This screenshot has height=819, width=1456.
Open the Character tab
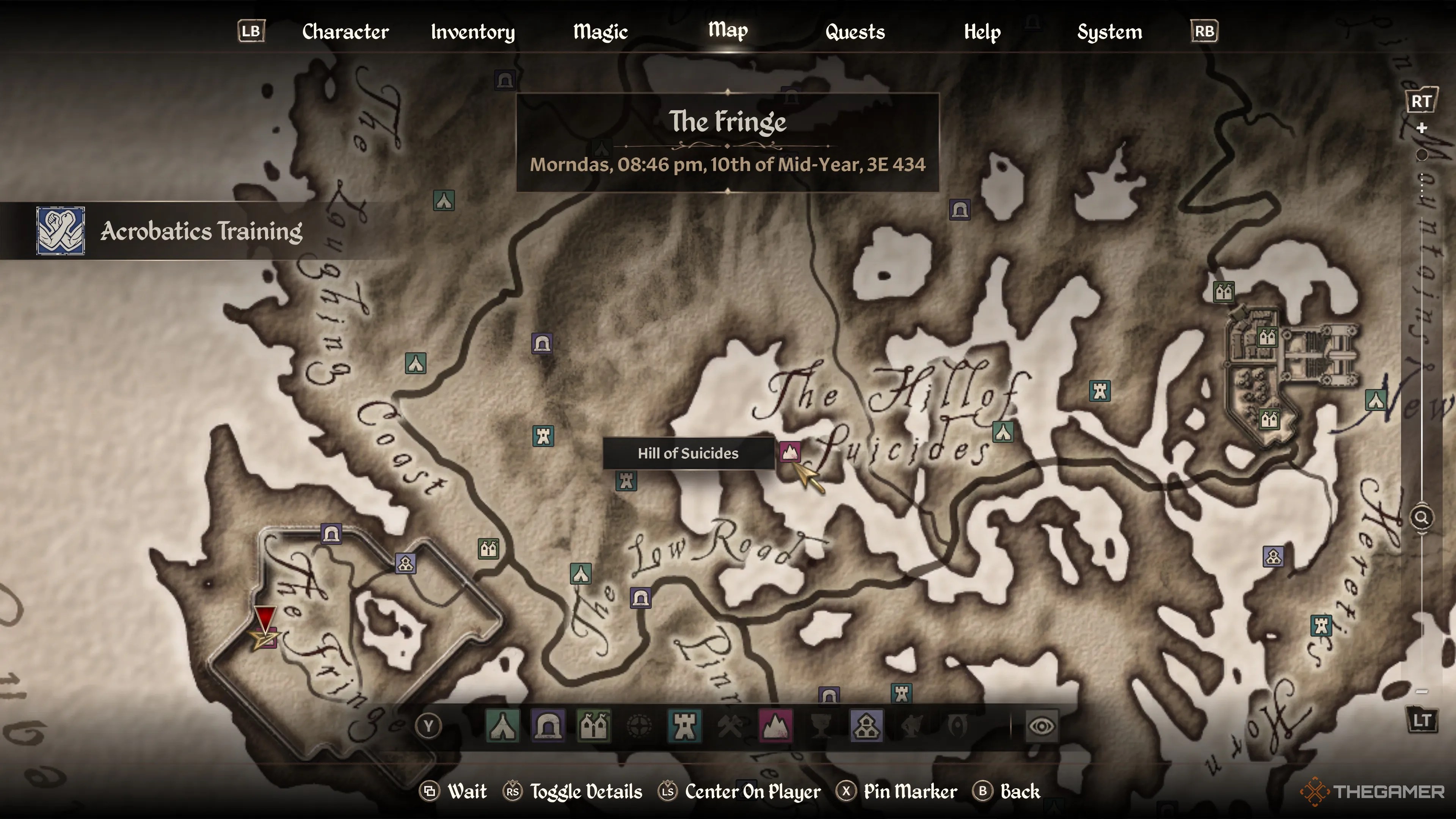coord(345,31)
